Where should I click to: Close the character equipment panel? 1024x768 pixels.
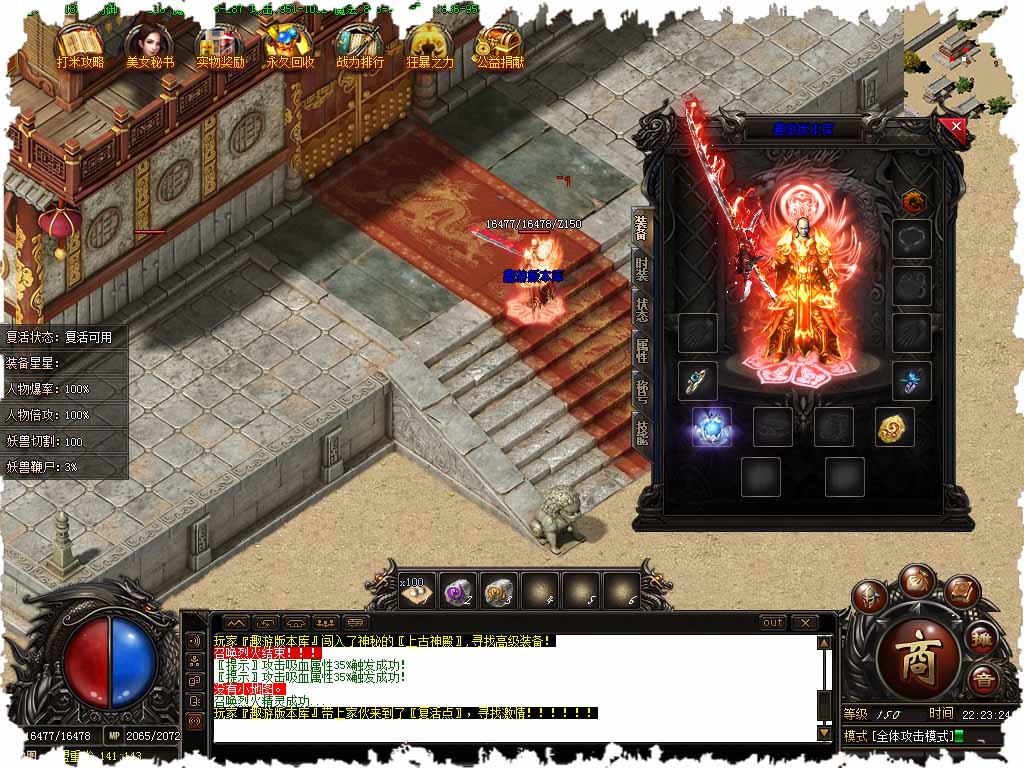pyautogui.click(x=956, y=127)
